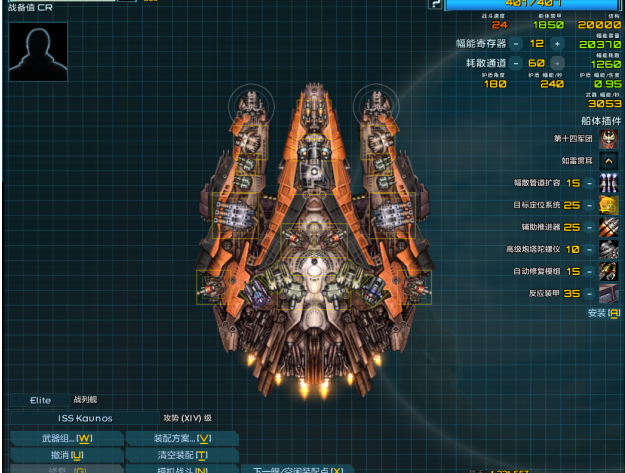Start a 模拟战斗 simulated battle
The height and width of the screenshot is (473, 625).
[182, 470]
